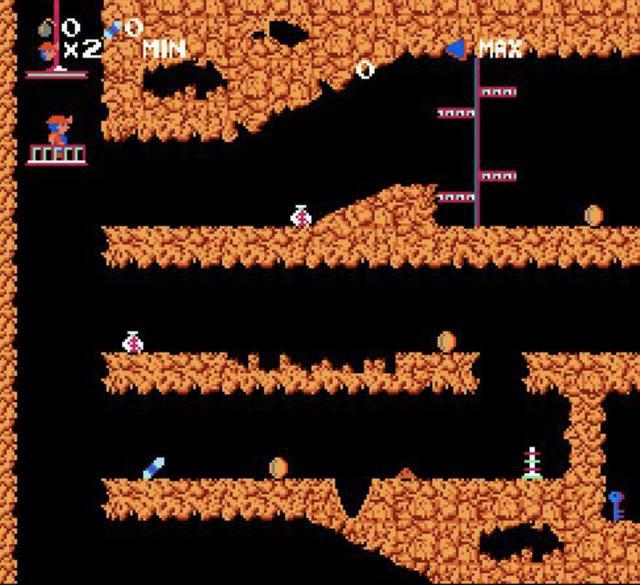Click the blue energy gauge arrow
The image size is (640, 585).
click(456, 47)
